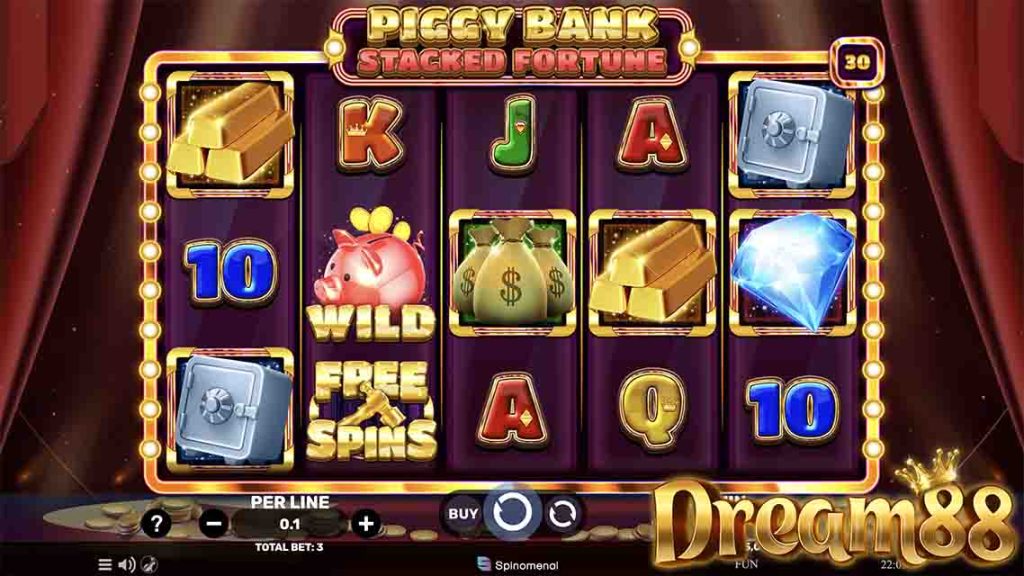Click the BUY feature button
1024x576 pixels.
pos(462,513)
